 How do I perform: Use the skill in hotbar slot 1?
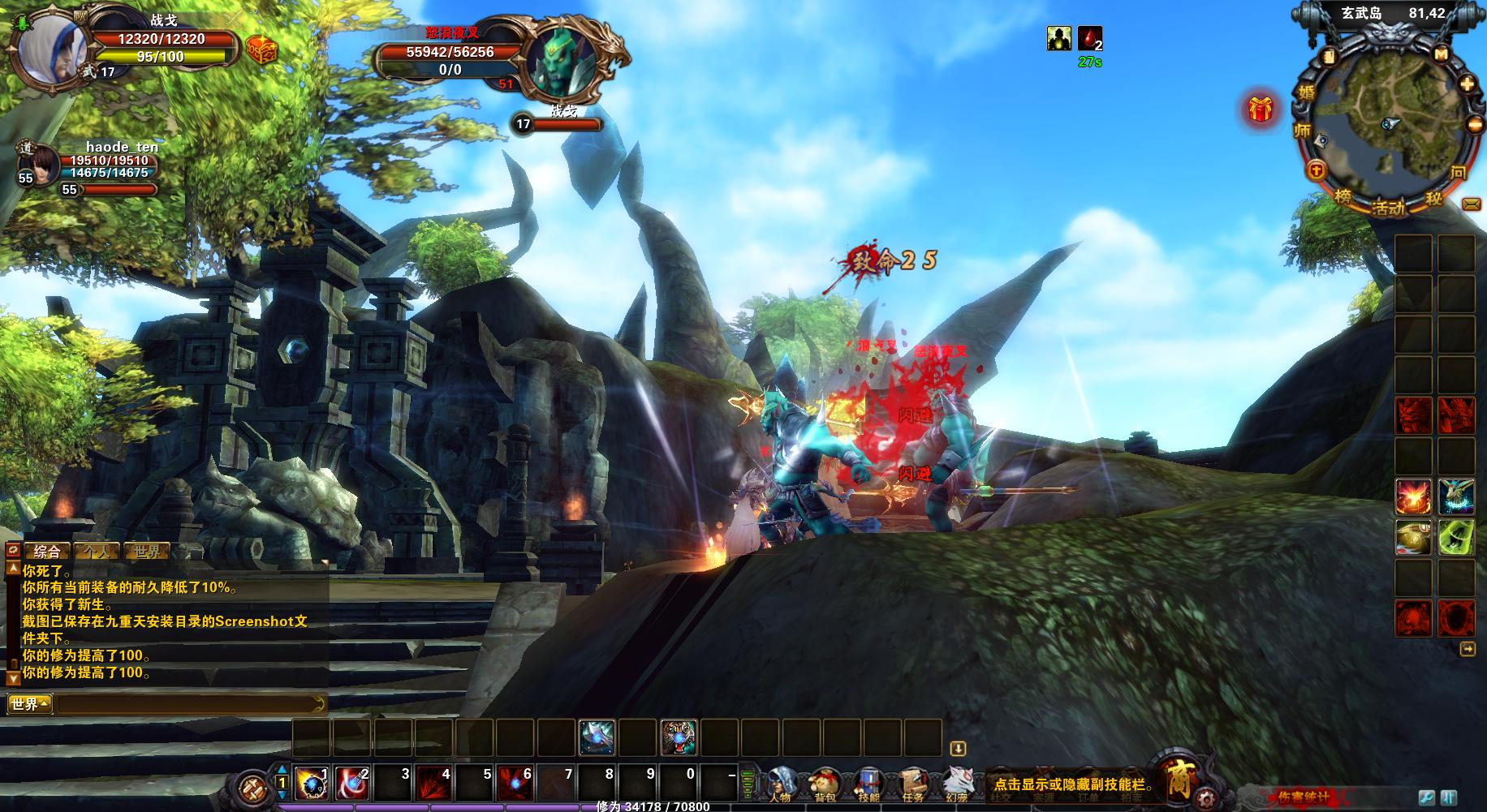point(310,784)
